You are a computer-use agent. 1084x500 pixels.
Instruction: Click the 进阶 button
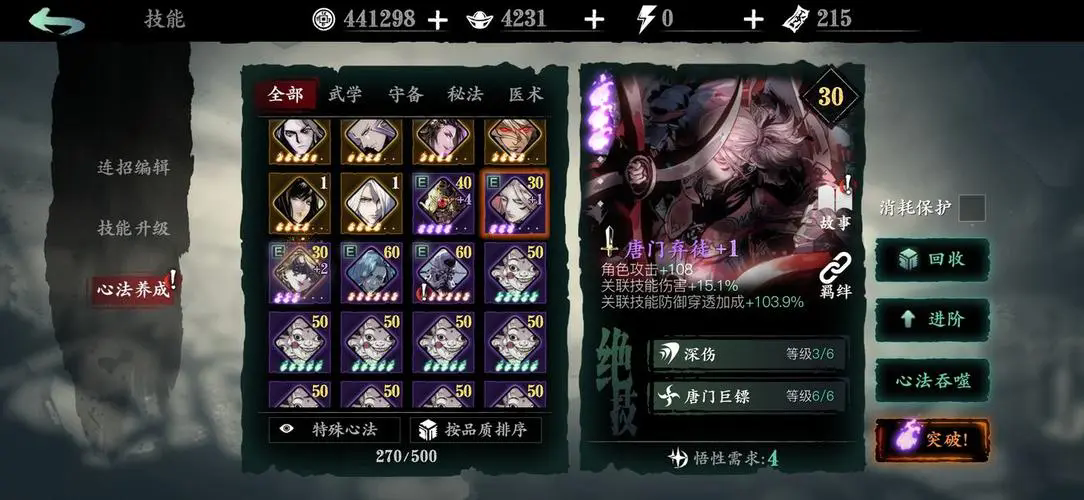(x=932, y=319)
